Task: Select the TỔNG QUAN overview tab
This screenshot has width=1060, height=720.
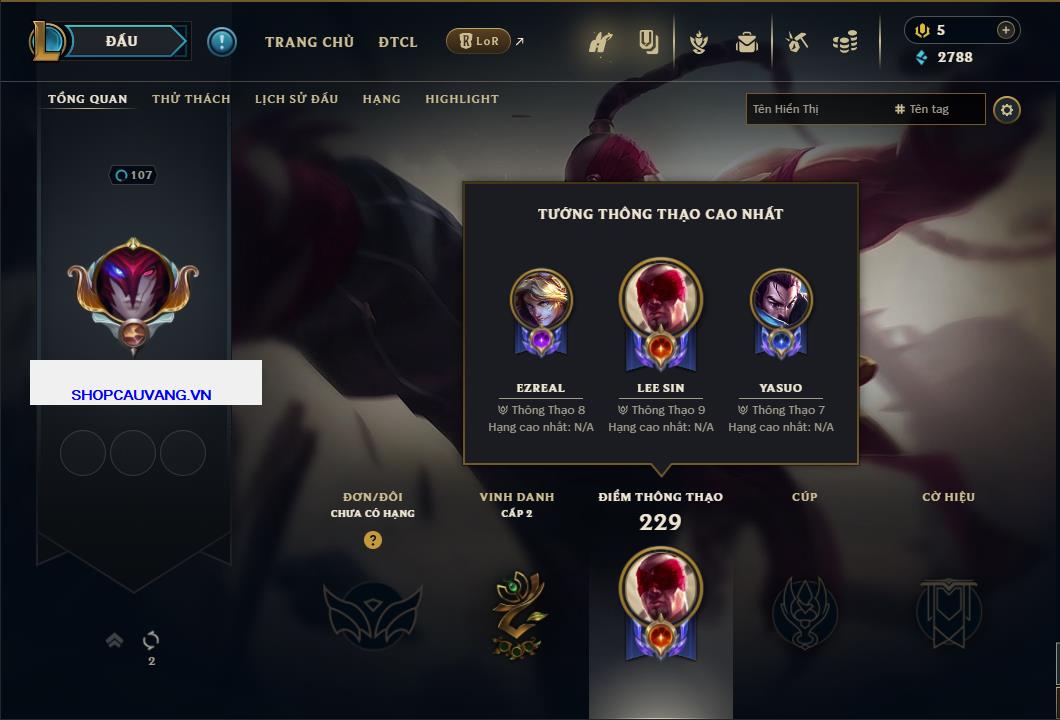Action: click(x=88, y=99)
